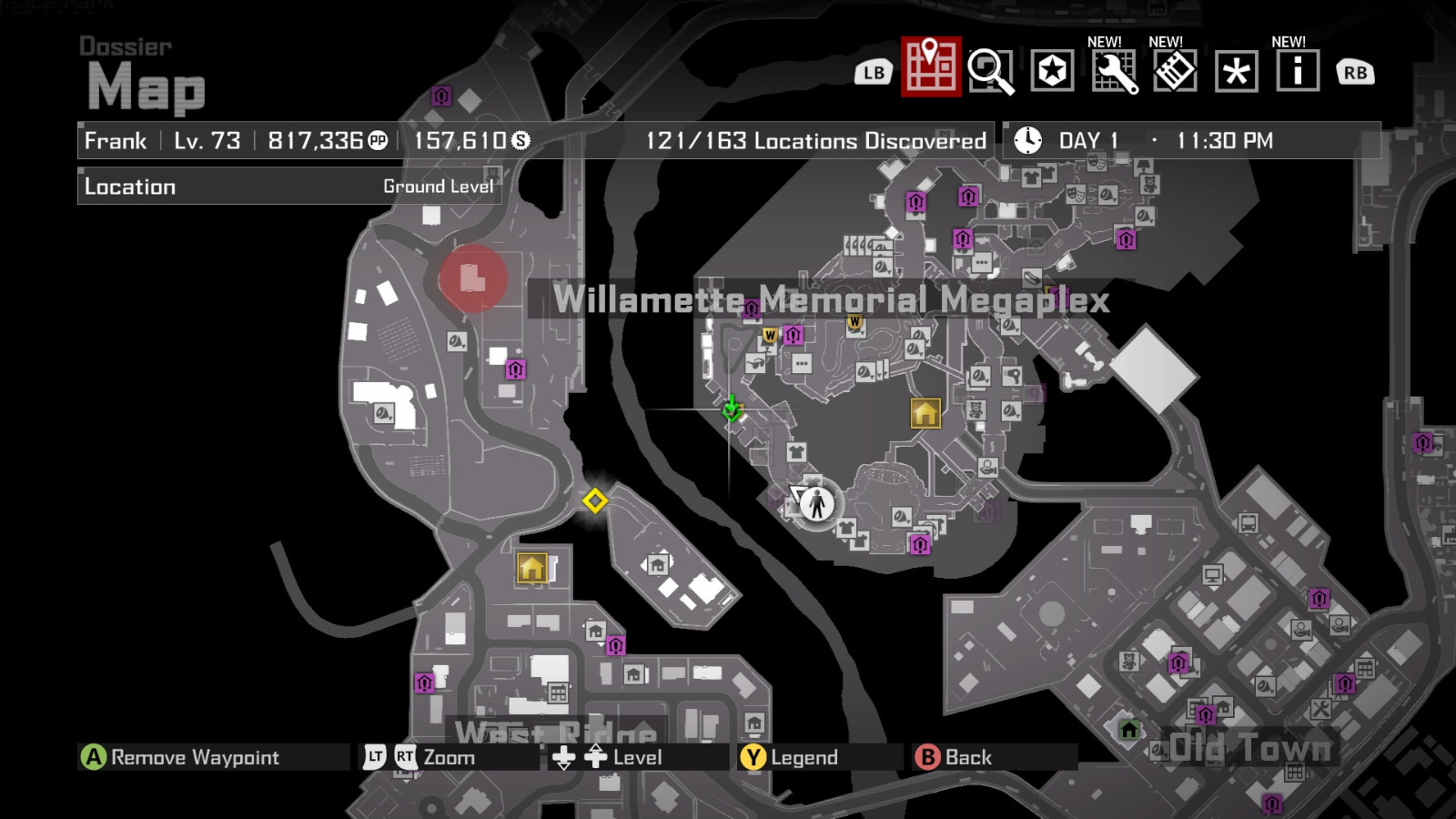
Task: Select the RB shoulder button prompt
Action: [1353, 69]
